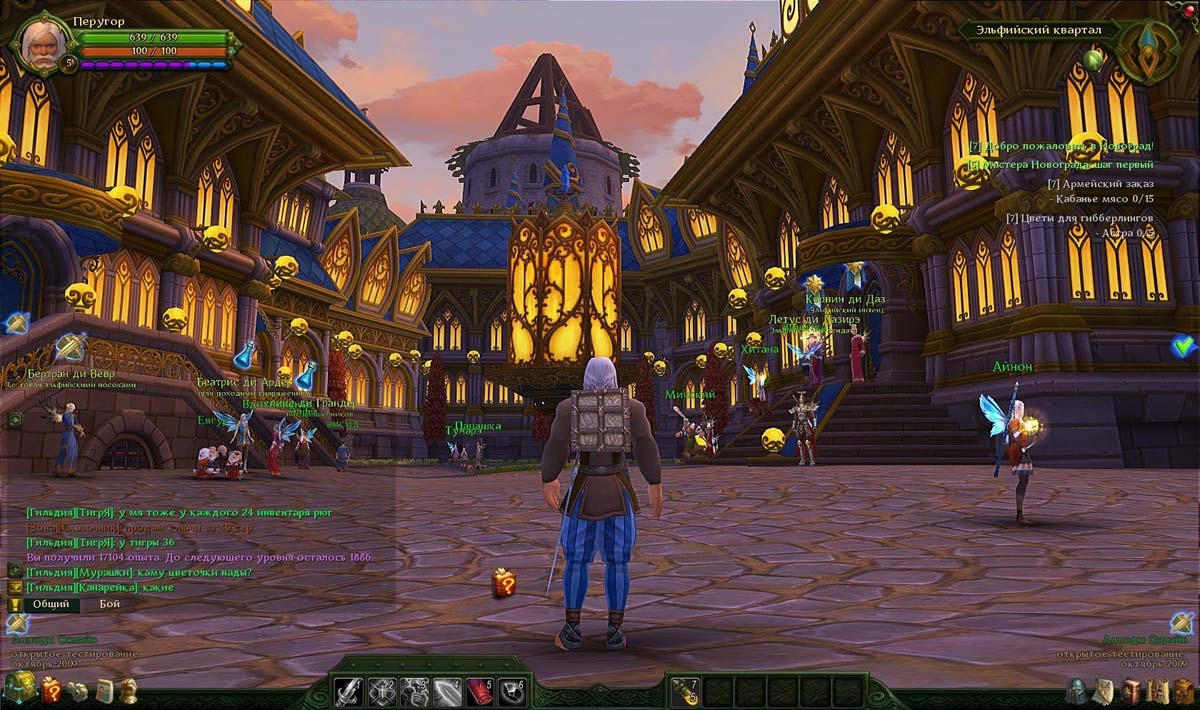Use the ability in hotbar slot 3

pos(415,691)
